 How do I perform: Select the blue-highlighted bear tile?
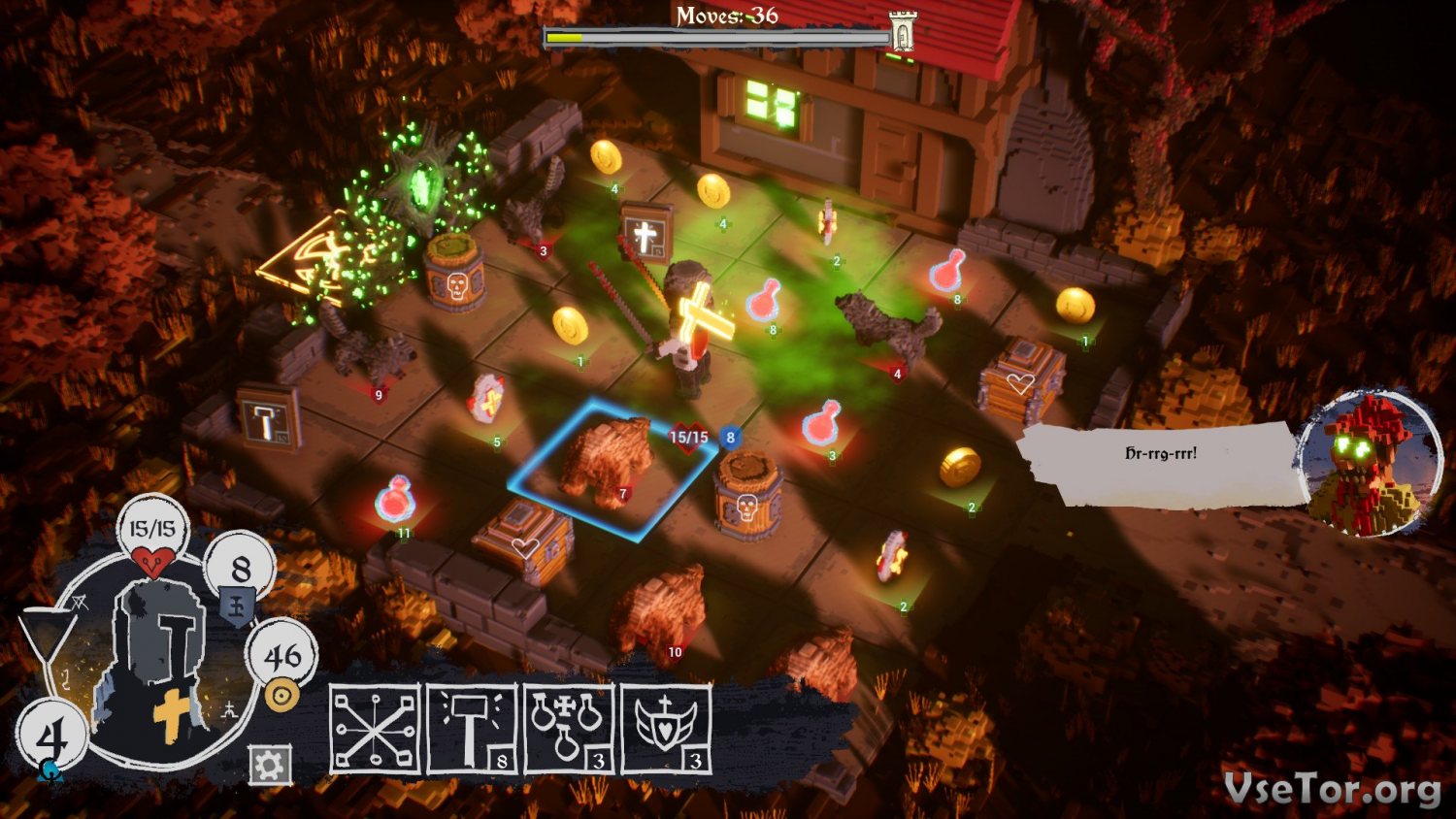tap(610, 466)
